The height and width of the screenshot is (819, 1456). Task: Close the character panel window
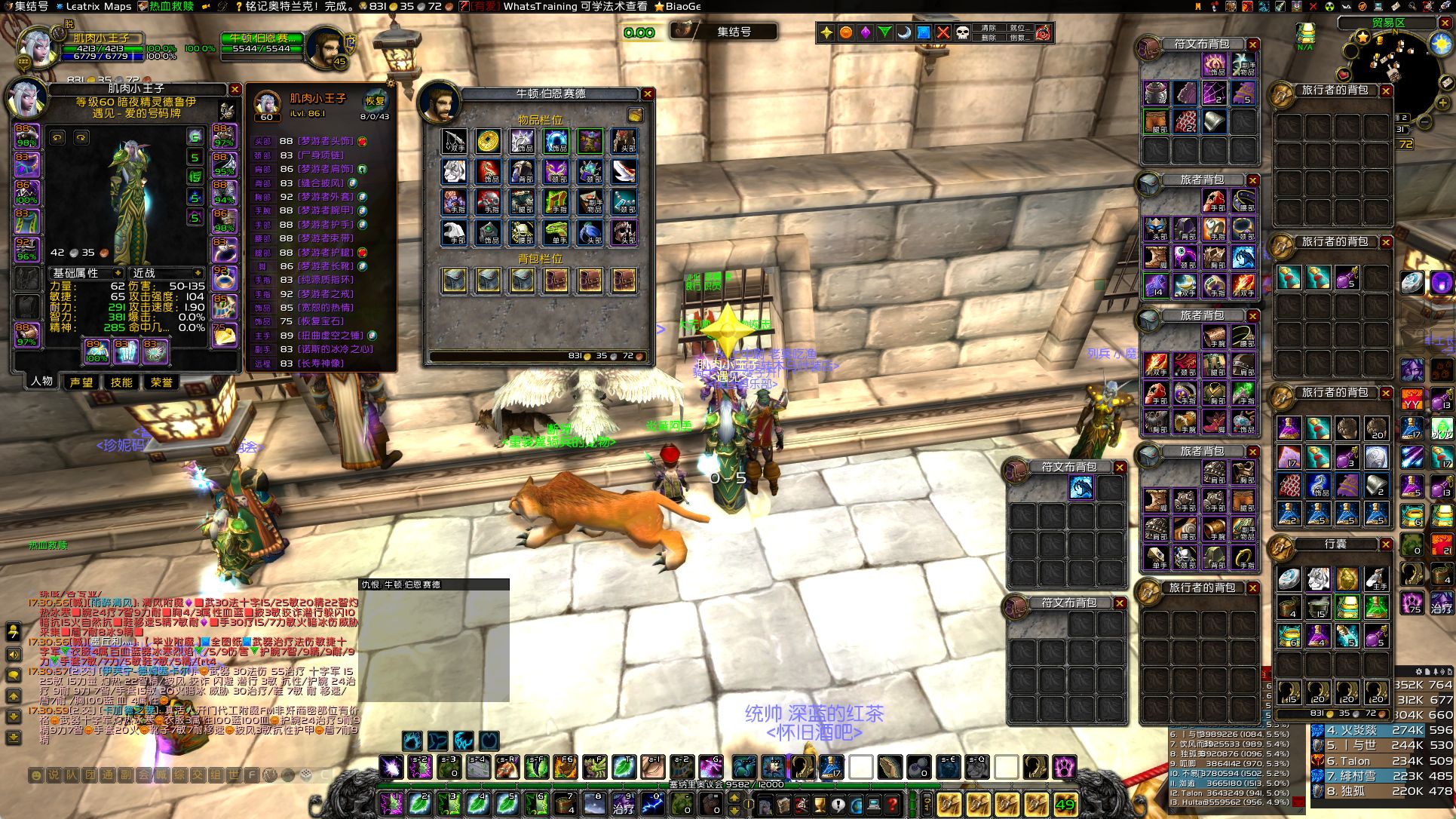[235, 90]
